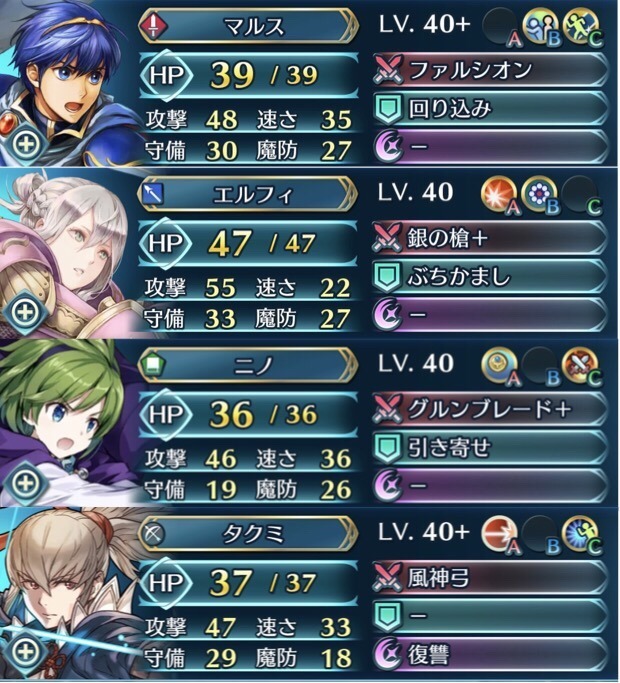
Task: Choose the 銀の槍+ weapon skill row
Action: click(x=490, y=239)
